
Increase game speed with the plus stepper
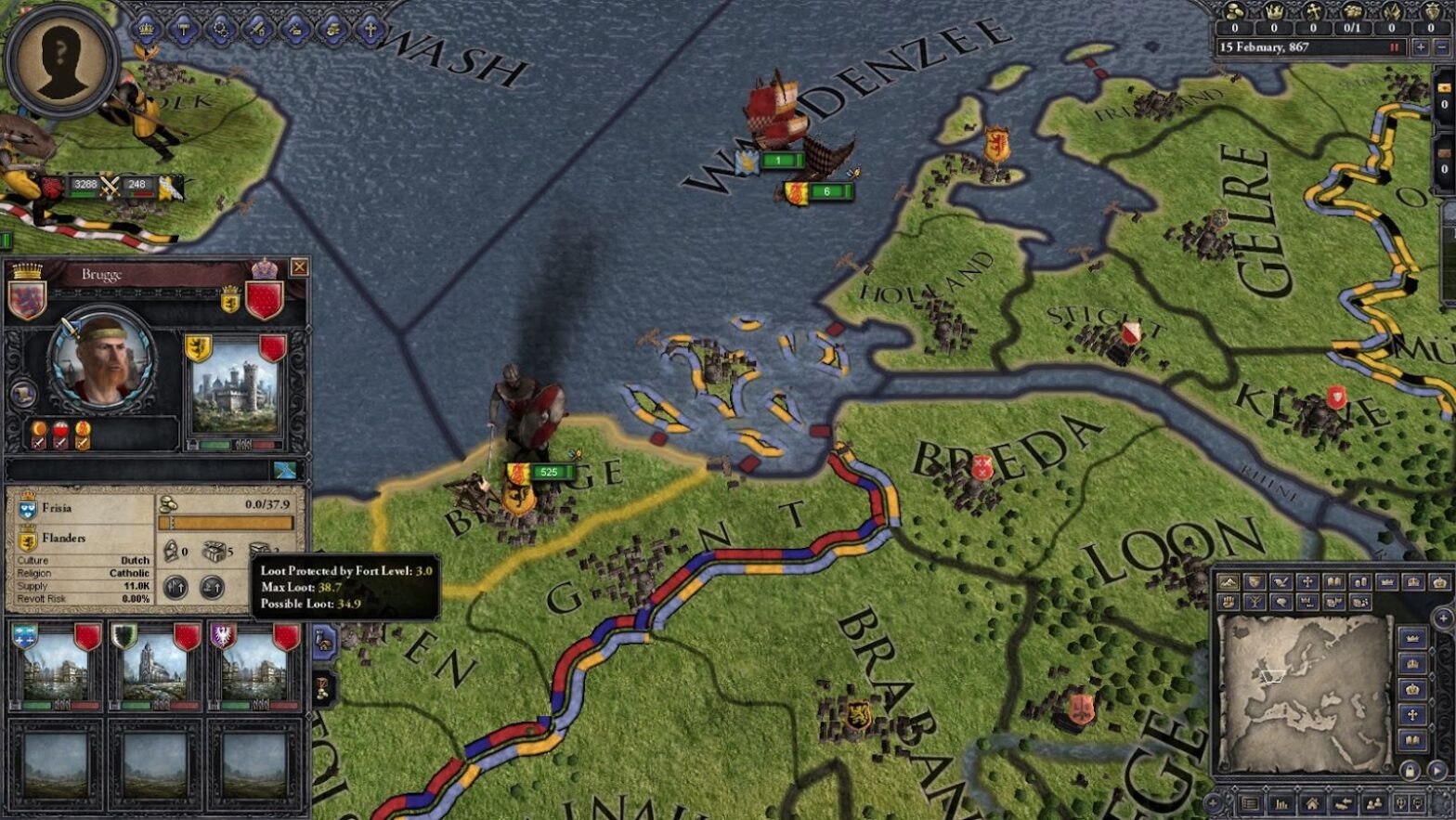[1421, 46]
